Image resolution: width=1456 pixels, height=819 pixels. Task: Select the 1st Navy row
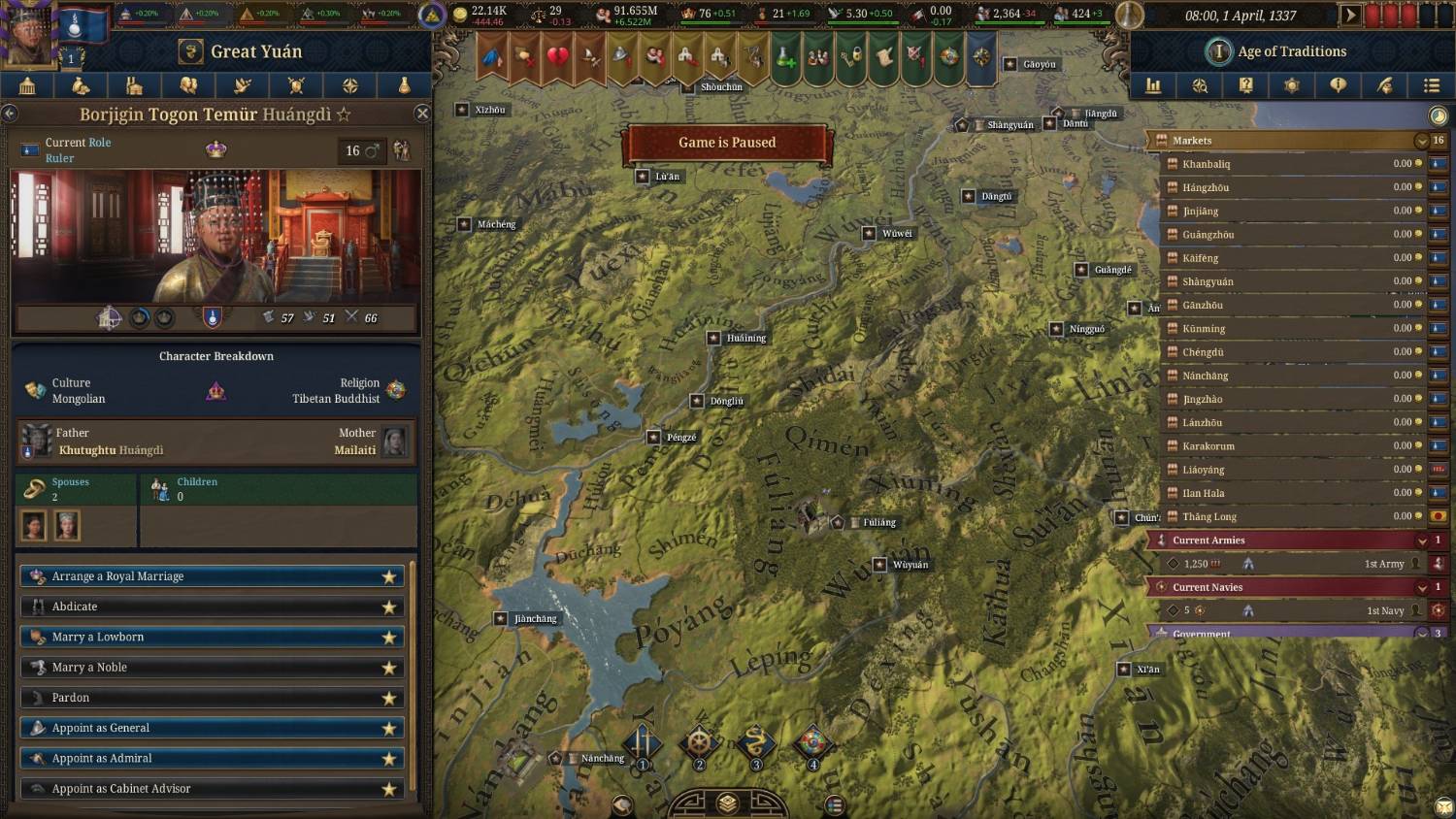1291,610
